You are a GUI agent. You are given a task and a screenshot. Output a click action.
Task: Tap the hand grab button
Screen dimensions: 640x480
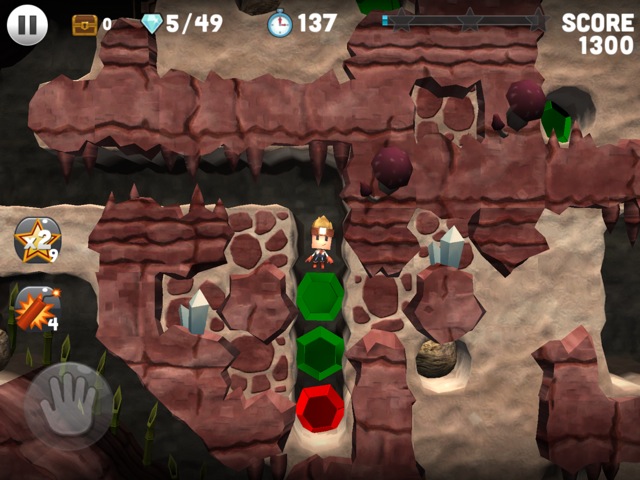point(68,405)
